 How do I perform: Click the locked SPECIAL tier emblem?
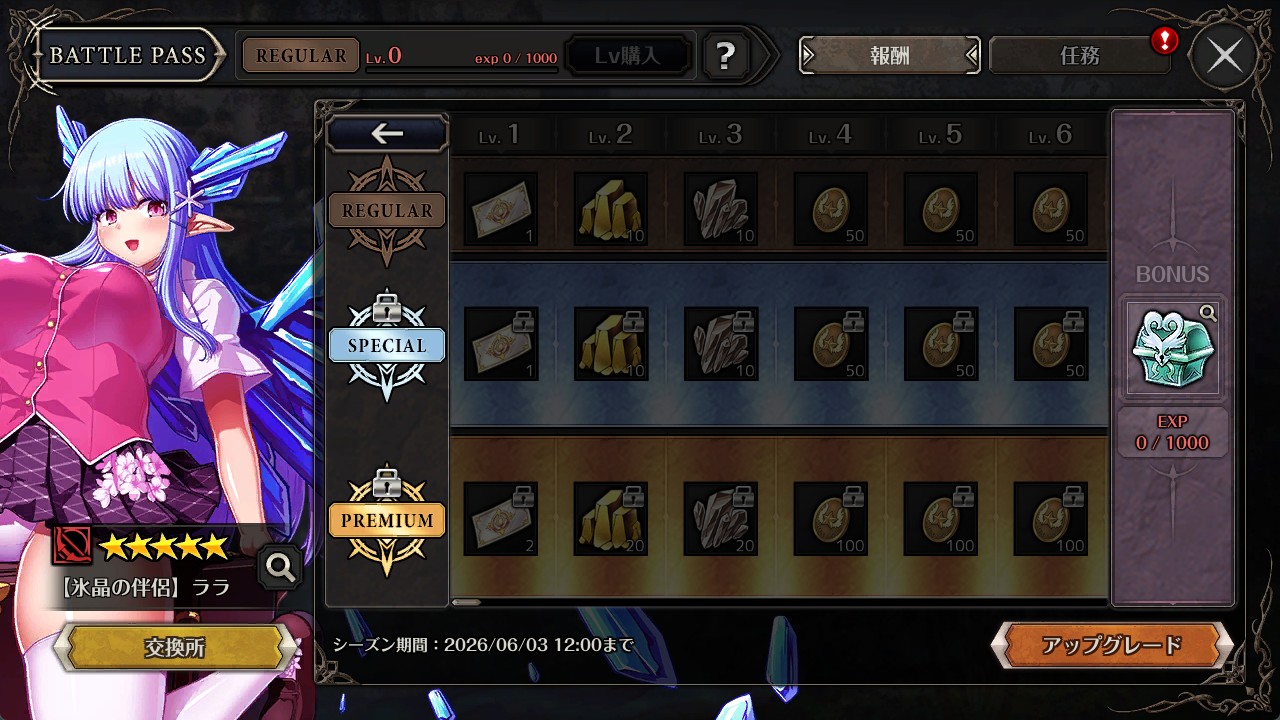coord(387,345)
